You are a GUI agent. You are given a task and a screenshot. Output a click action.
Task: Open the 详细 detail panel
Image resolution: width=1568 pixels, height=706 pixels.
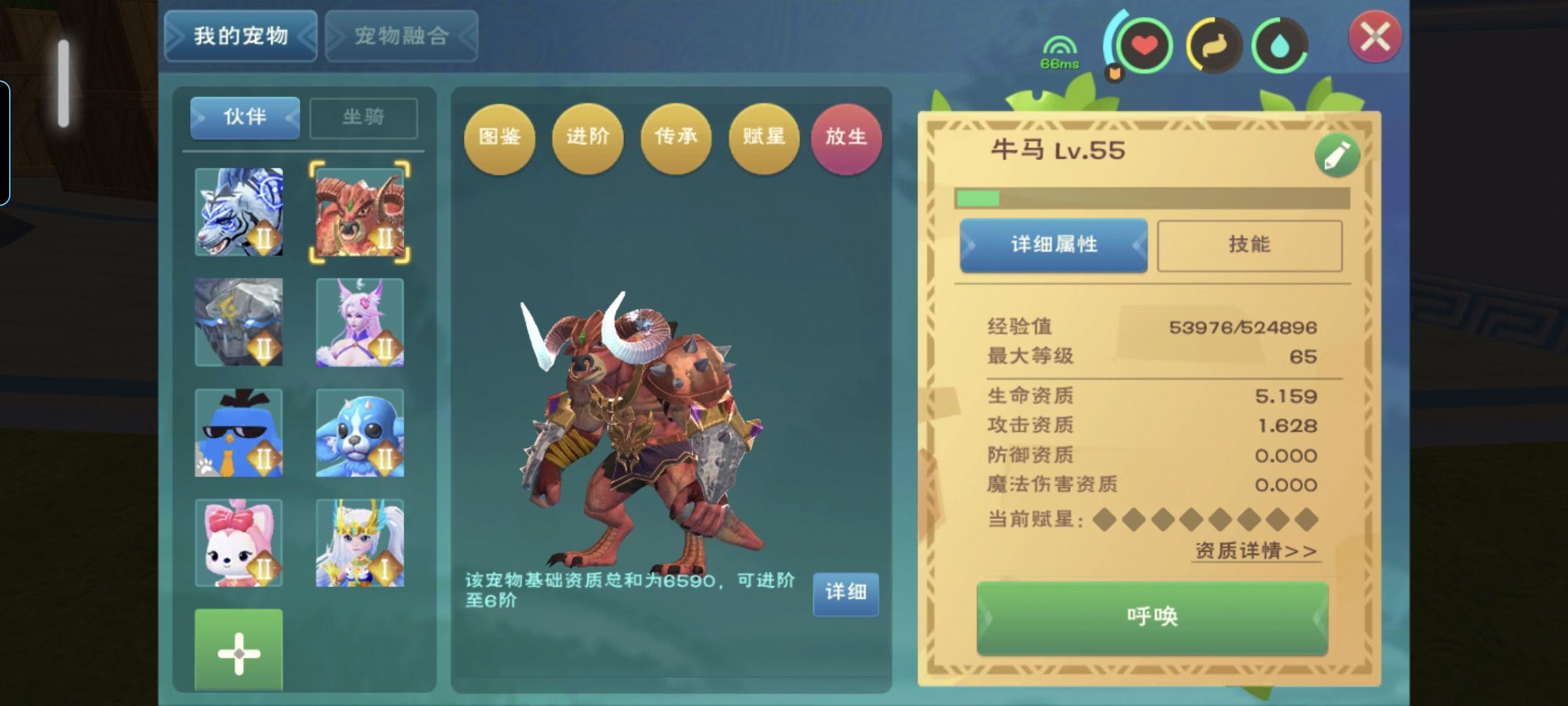[x=846, y=594]
